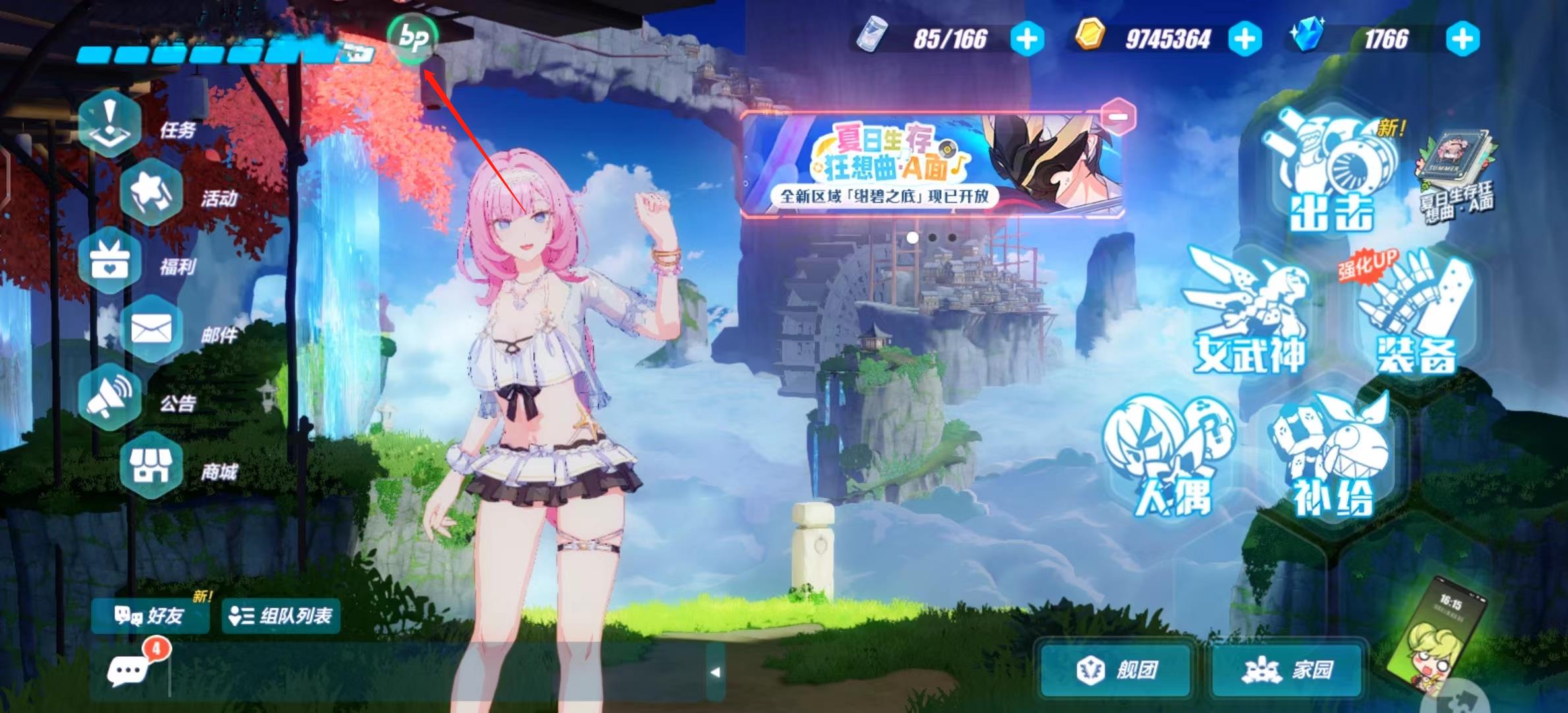This screenshot has width=1568, height=713.
Task: Add stamina with the plus button
Action: [1027, 40]
